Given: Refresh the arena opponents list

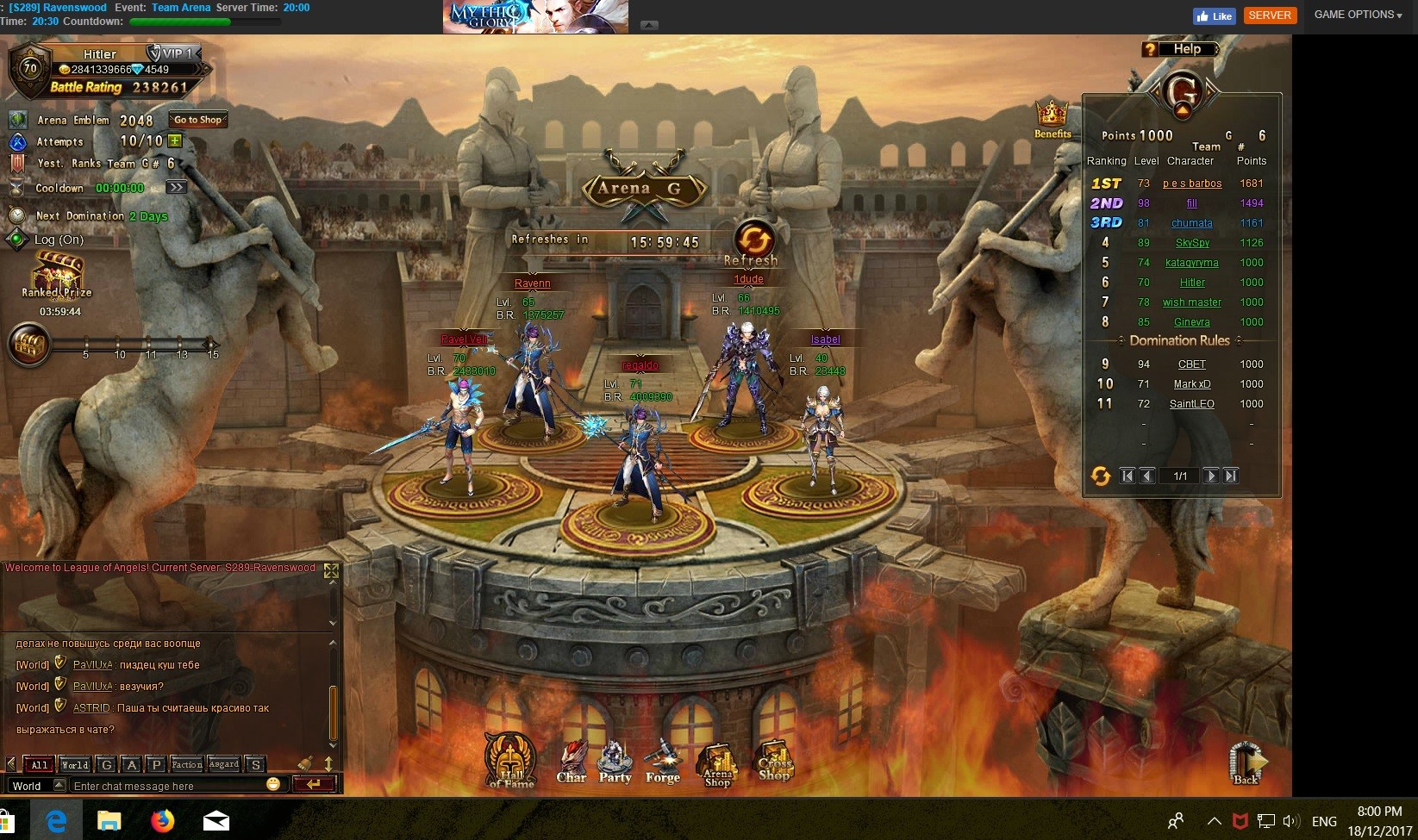Looking at the screenshot, I should 753,240.
